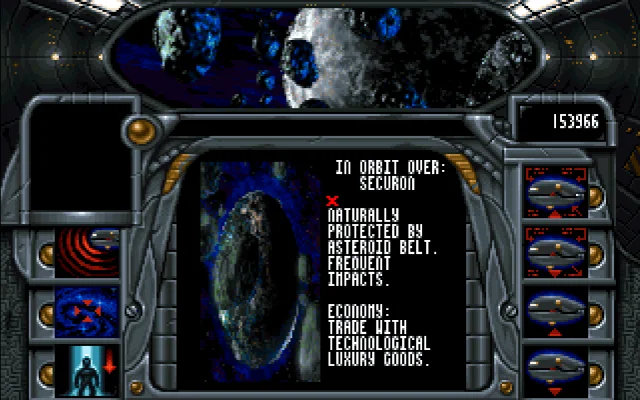Viewport: 640px width, 400px height.
Task: Select the unbracketed ship icon with up arrow
Action: pyautogui.click(x=553, y=310)
